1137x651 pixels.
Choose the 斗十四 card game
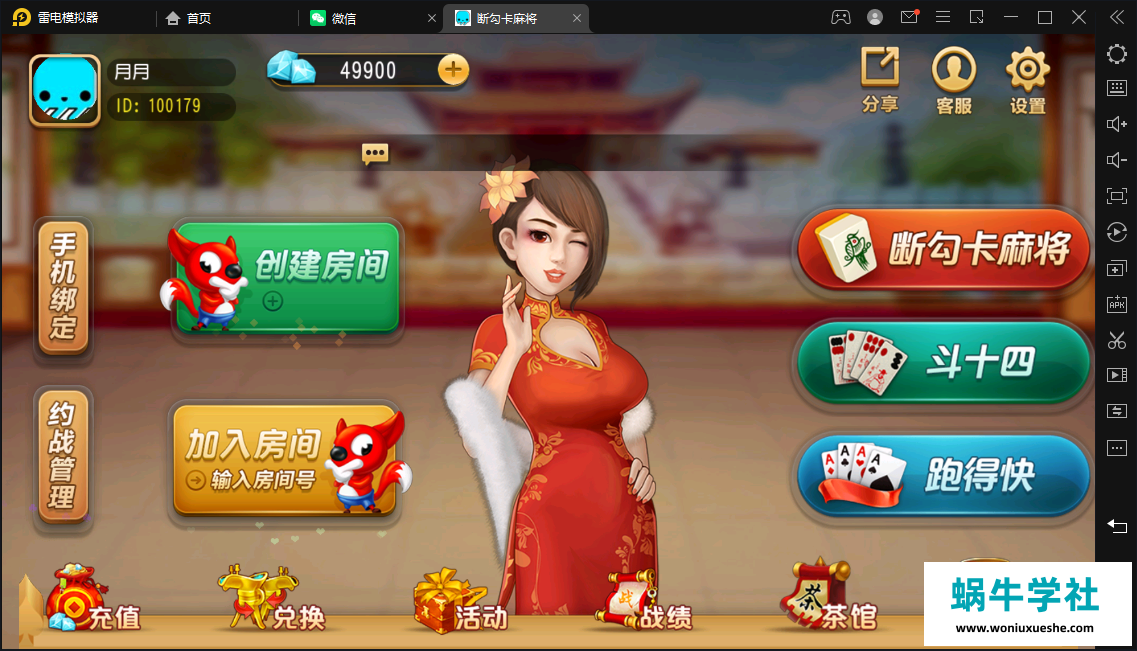pyautogui.click(x=944, y=362)
